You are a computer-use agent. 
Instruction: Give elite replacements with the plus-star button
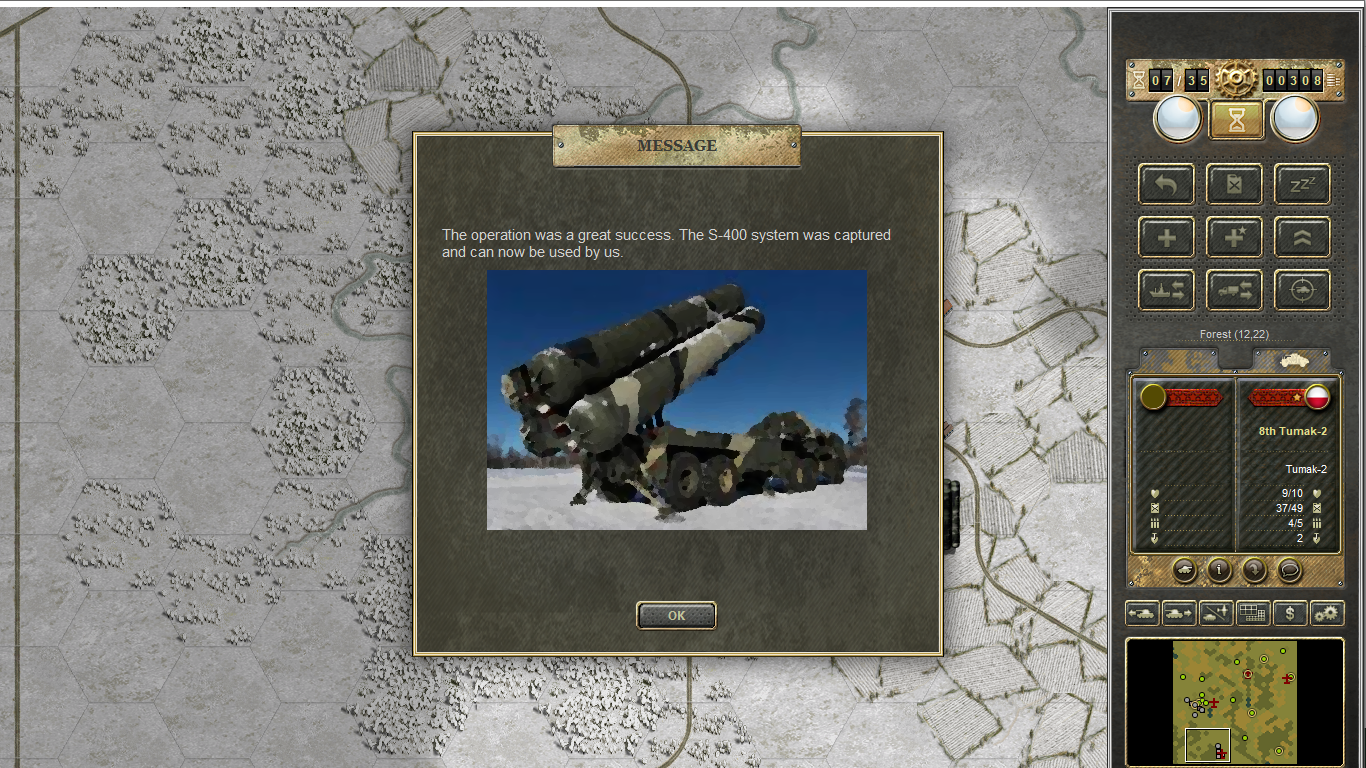click(1234, 238)
